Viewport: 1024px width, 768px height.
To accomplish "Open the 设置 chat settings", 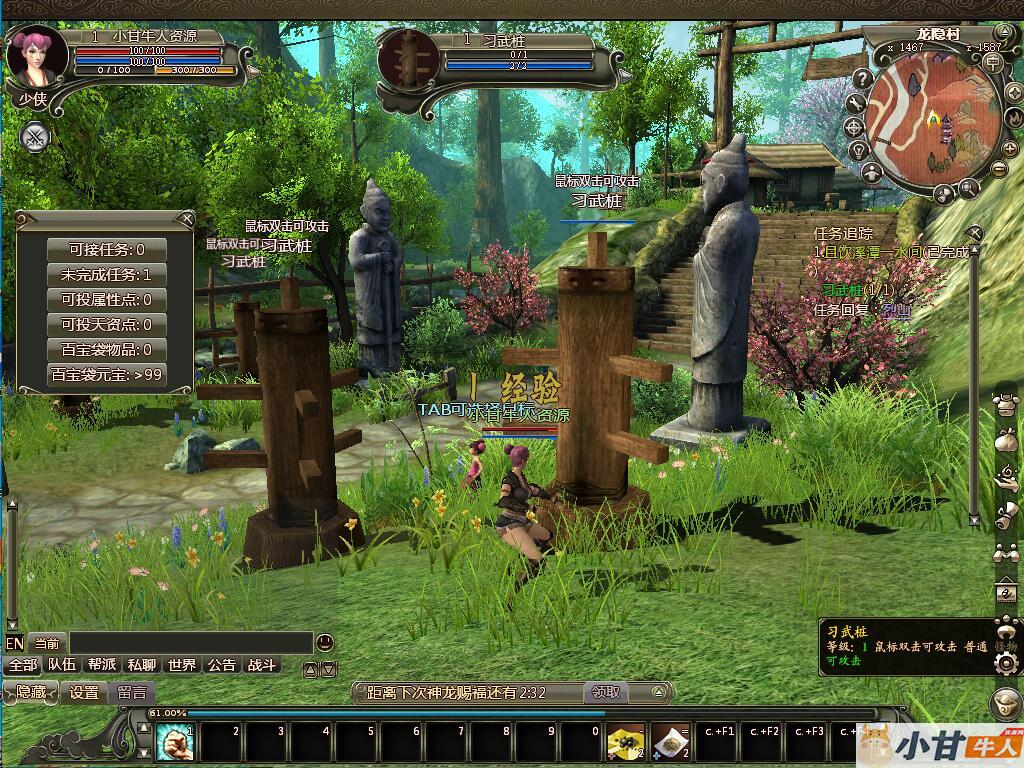I will (x=84, y=691).
